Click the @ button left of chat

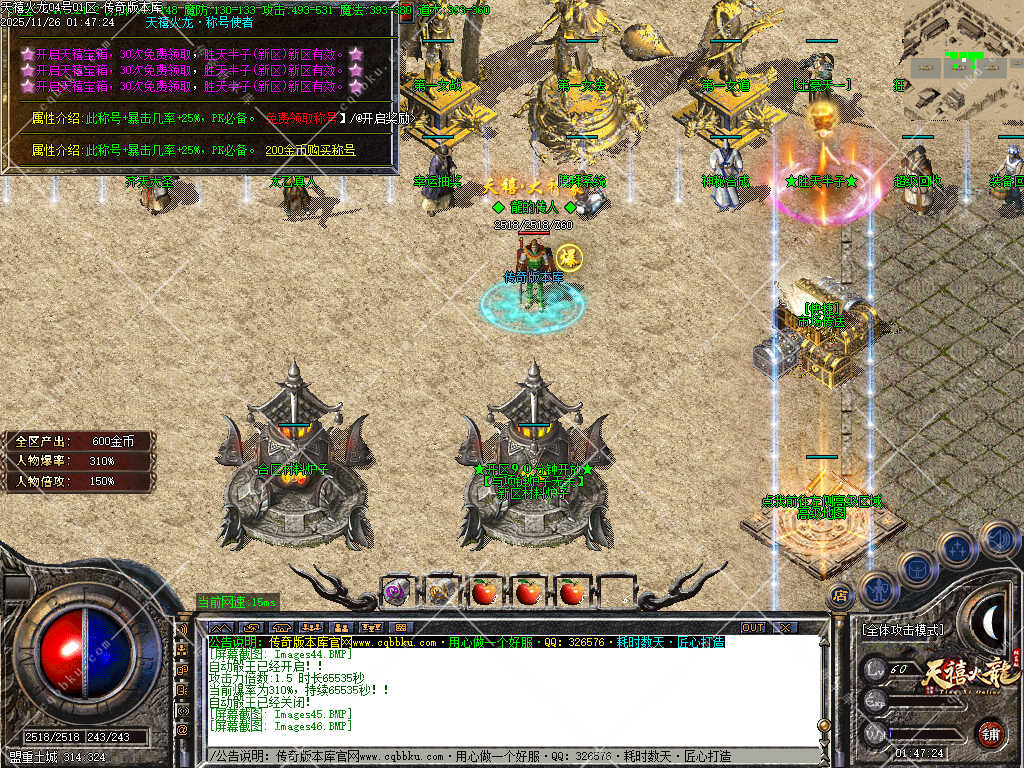[183, 730]
